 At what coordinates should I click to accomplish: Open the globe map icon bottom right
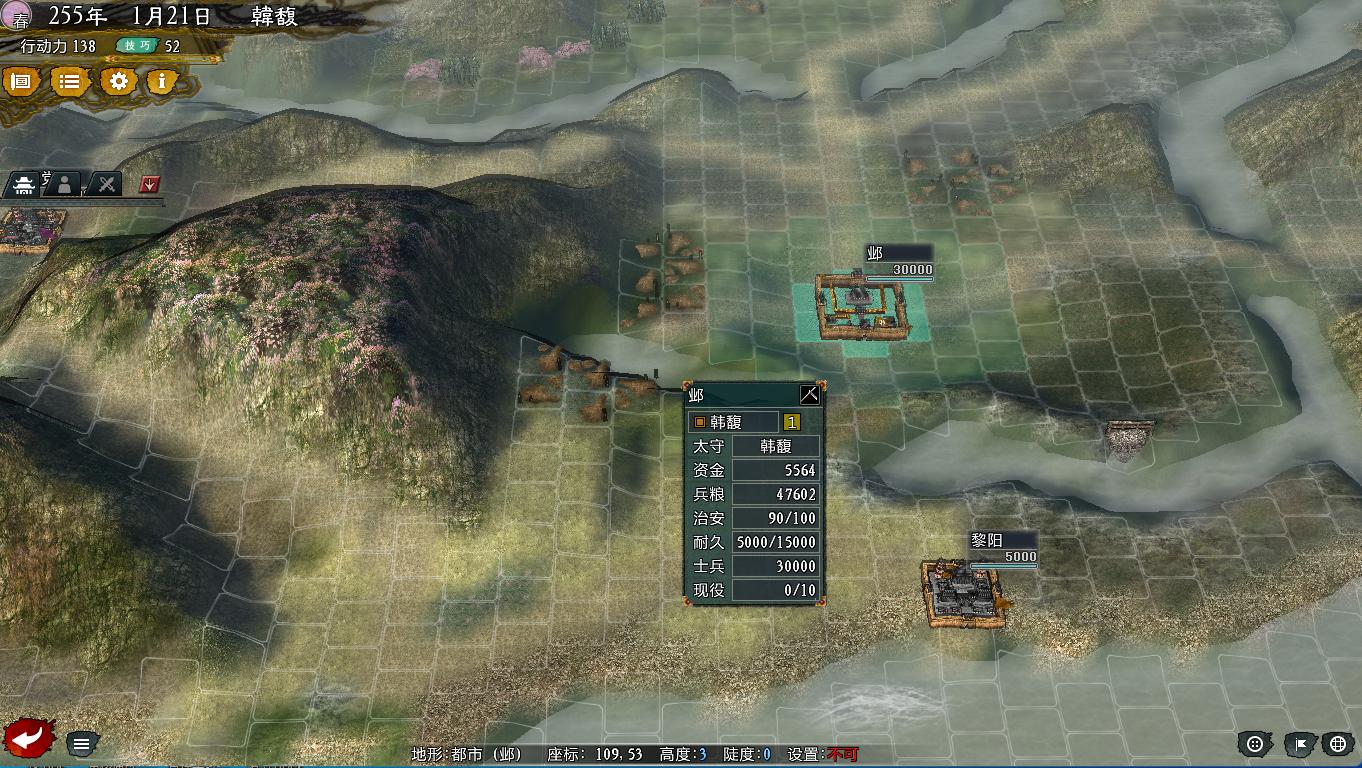pyautogui.click(x=1338, y=744)
